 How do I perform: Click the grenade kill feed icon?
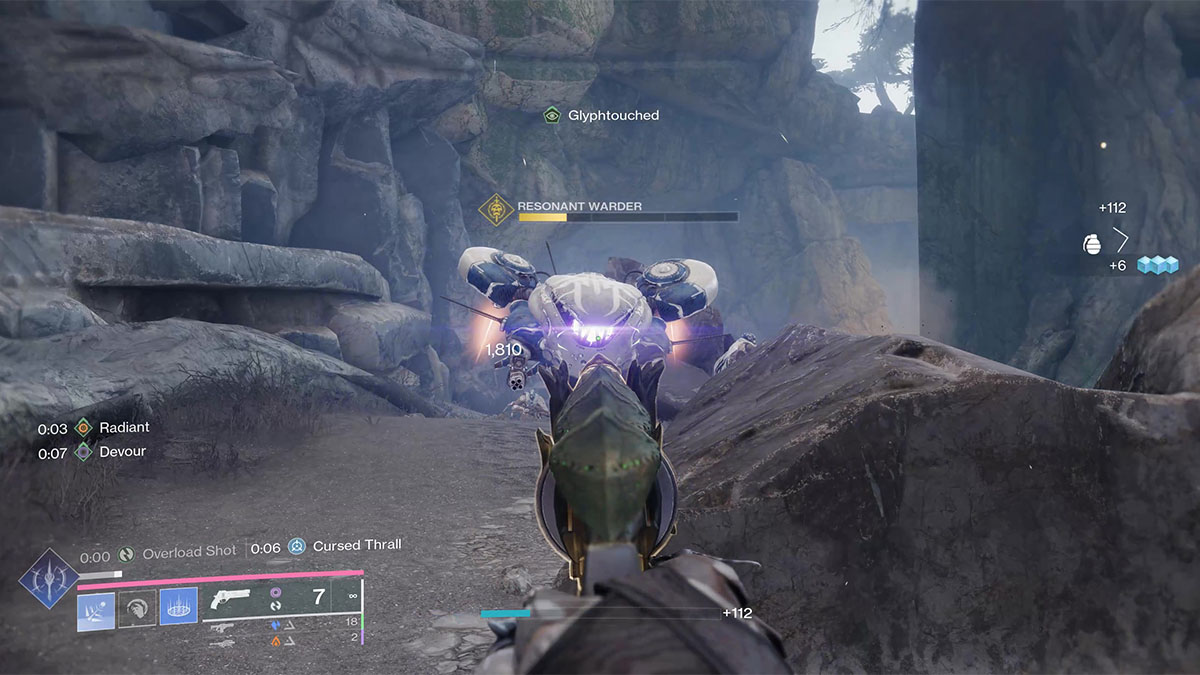[x=1092, y=244]
